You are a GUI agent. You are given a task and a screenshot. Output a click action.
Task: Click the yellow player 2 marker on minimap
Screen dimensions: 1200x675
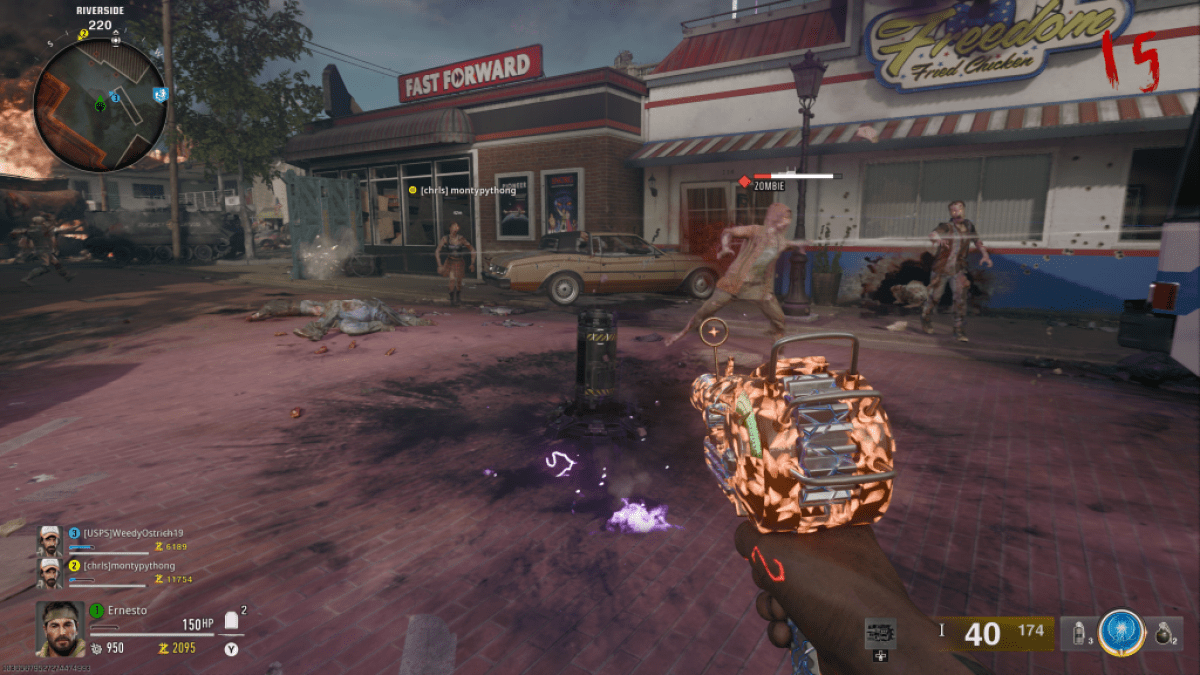(84, 34)
